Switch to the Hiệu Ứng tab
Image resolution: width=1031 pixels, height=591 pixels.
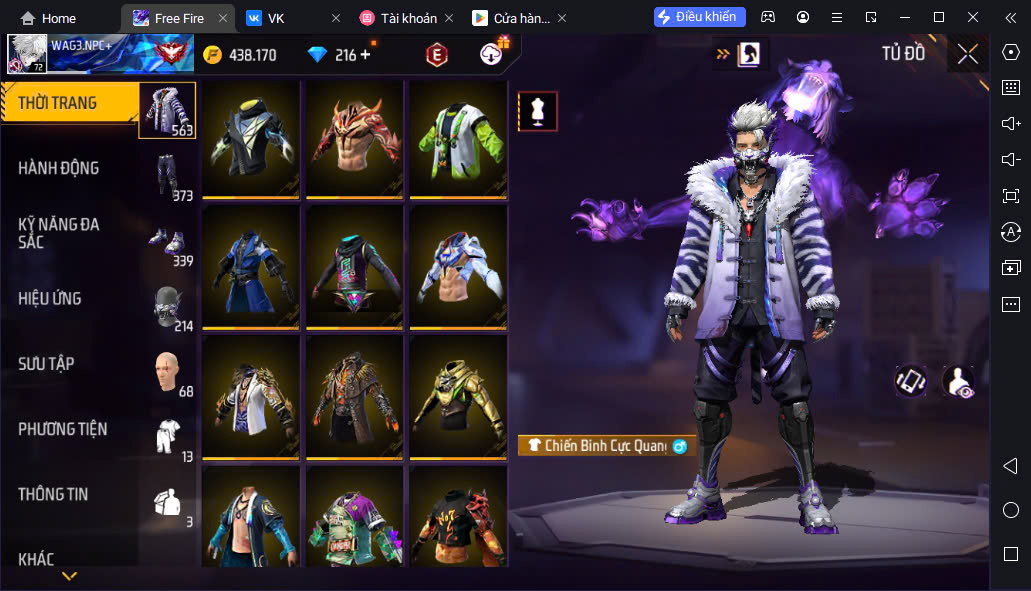[70, 298]
